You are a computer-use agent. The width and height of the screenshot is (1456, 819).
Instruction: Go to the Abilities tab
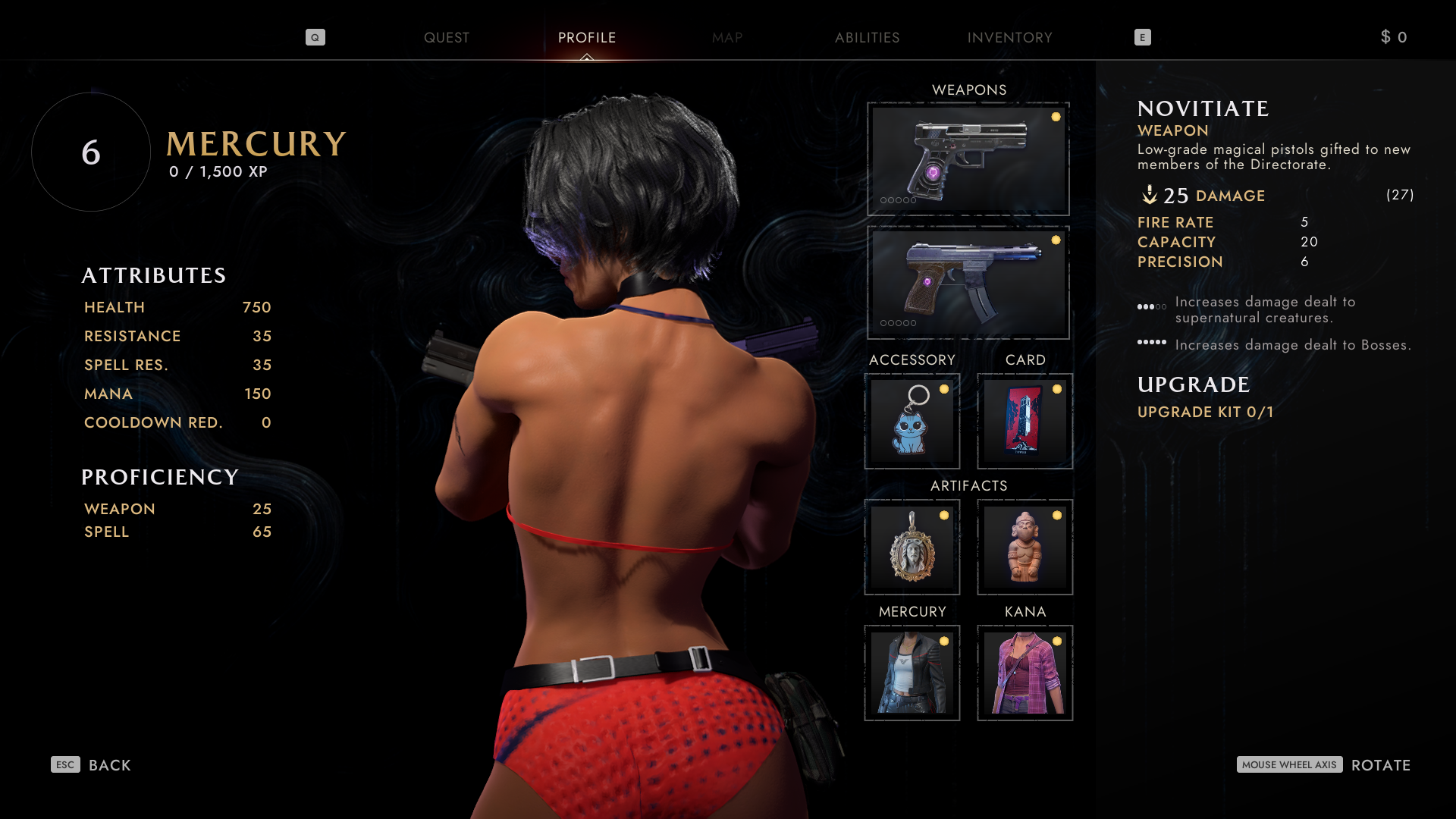[867, 38]
